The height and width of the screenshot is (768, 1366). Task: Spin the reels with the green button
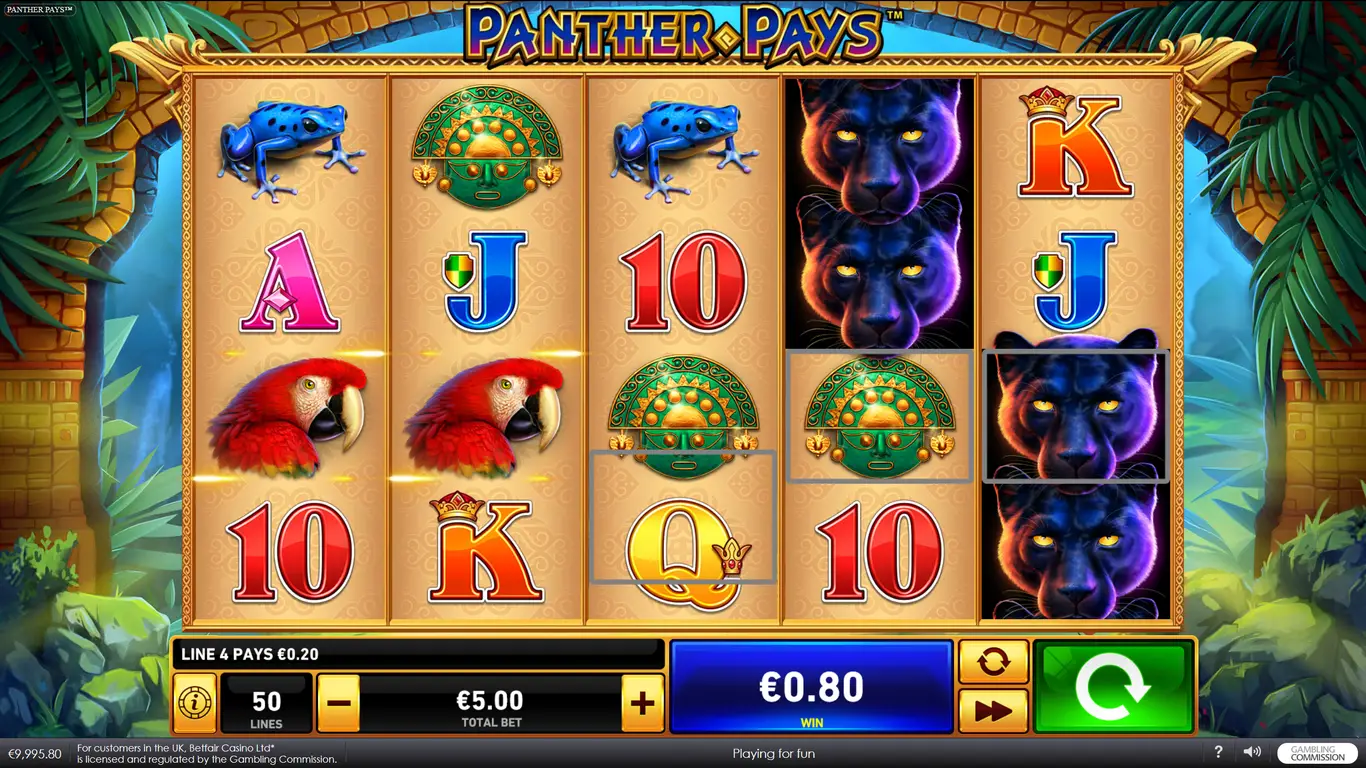(x=1113, y=687)
